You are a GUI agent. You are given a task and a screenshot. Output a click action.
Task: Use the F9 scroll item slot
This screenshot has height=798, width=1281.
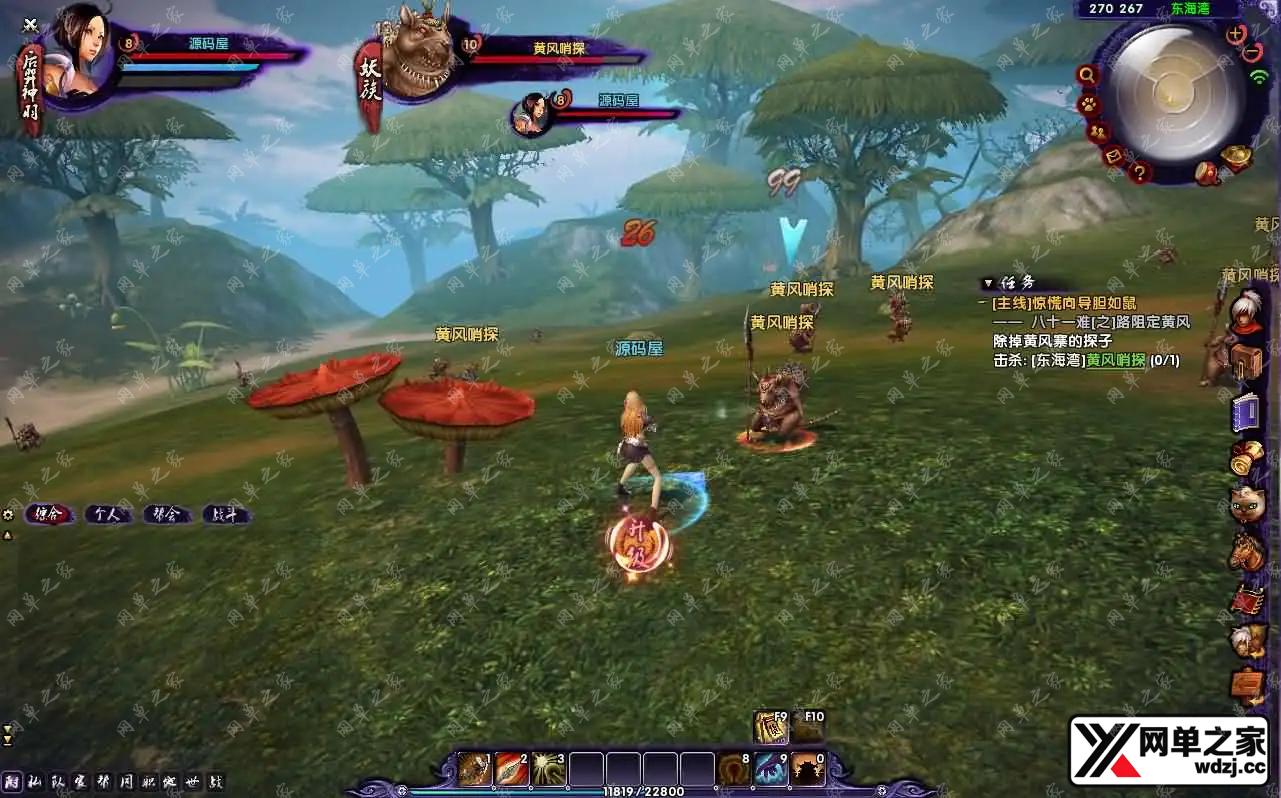[x=771, y=728]
